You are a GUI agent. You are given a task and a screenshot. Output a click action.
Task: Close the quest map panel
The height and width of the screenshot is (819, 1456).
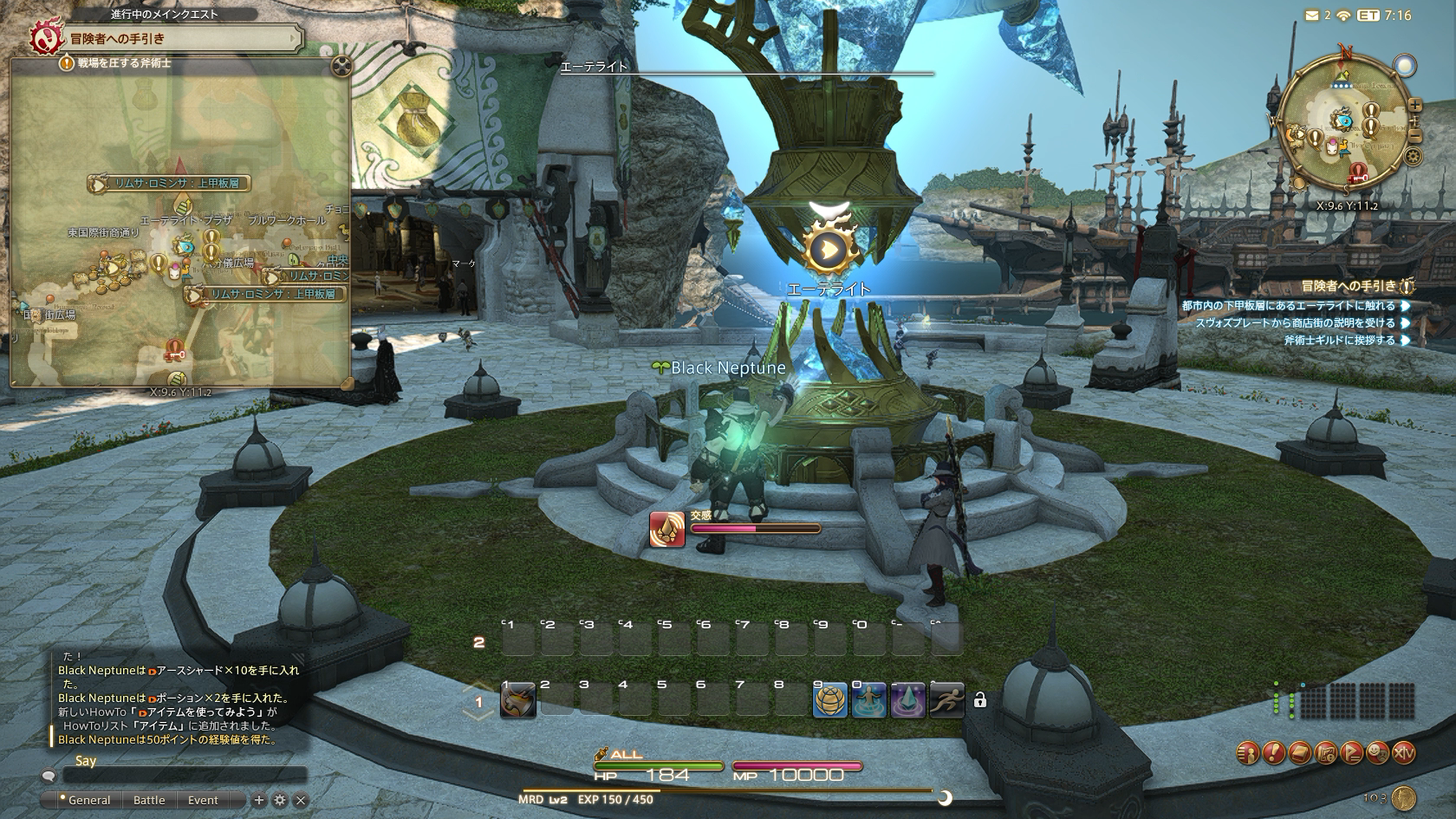pyautogui.click(x=342, y=64)
